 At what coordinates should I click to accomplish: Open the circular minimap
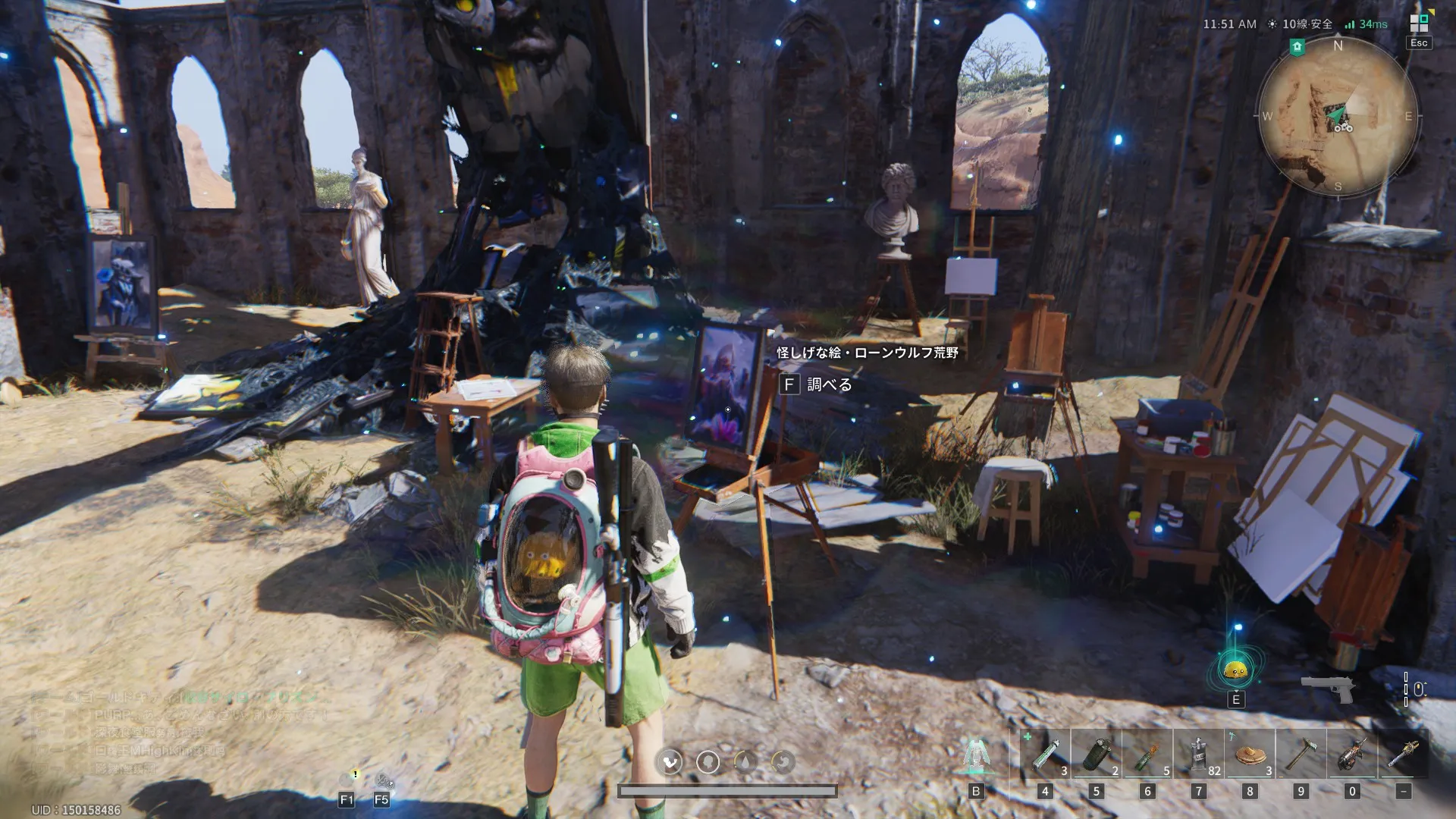click(x=1337, y=116)
